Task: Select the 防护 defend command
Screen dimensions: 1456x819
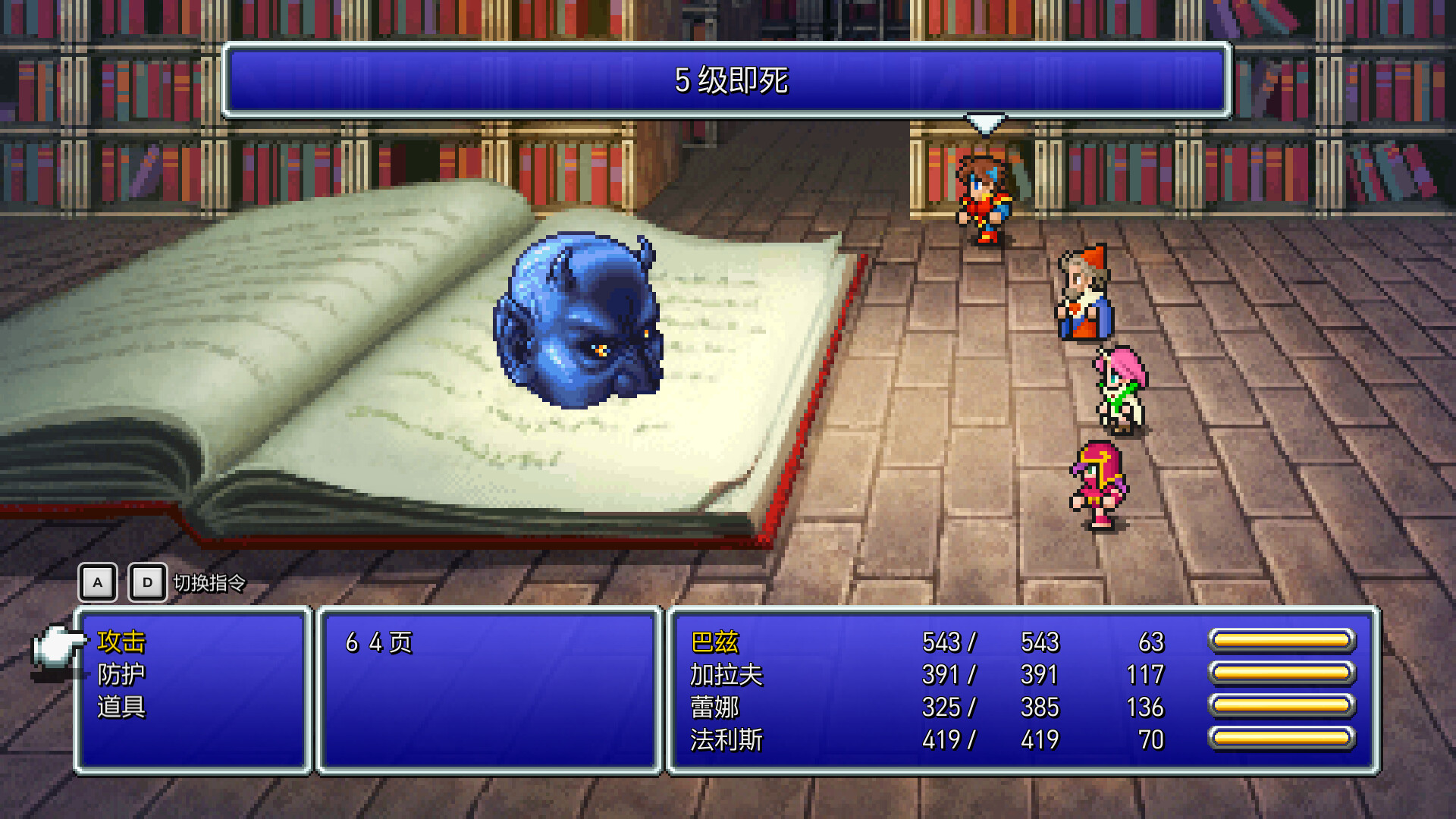Action: 121,674
